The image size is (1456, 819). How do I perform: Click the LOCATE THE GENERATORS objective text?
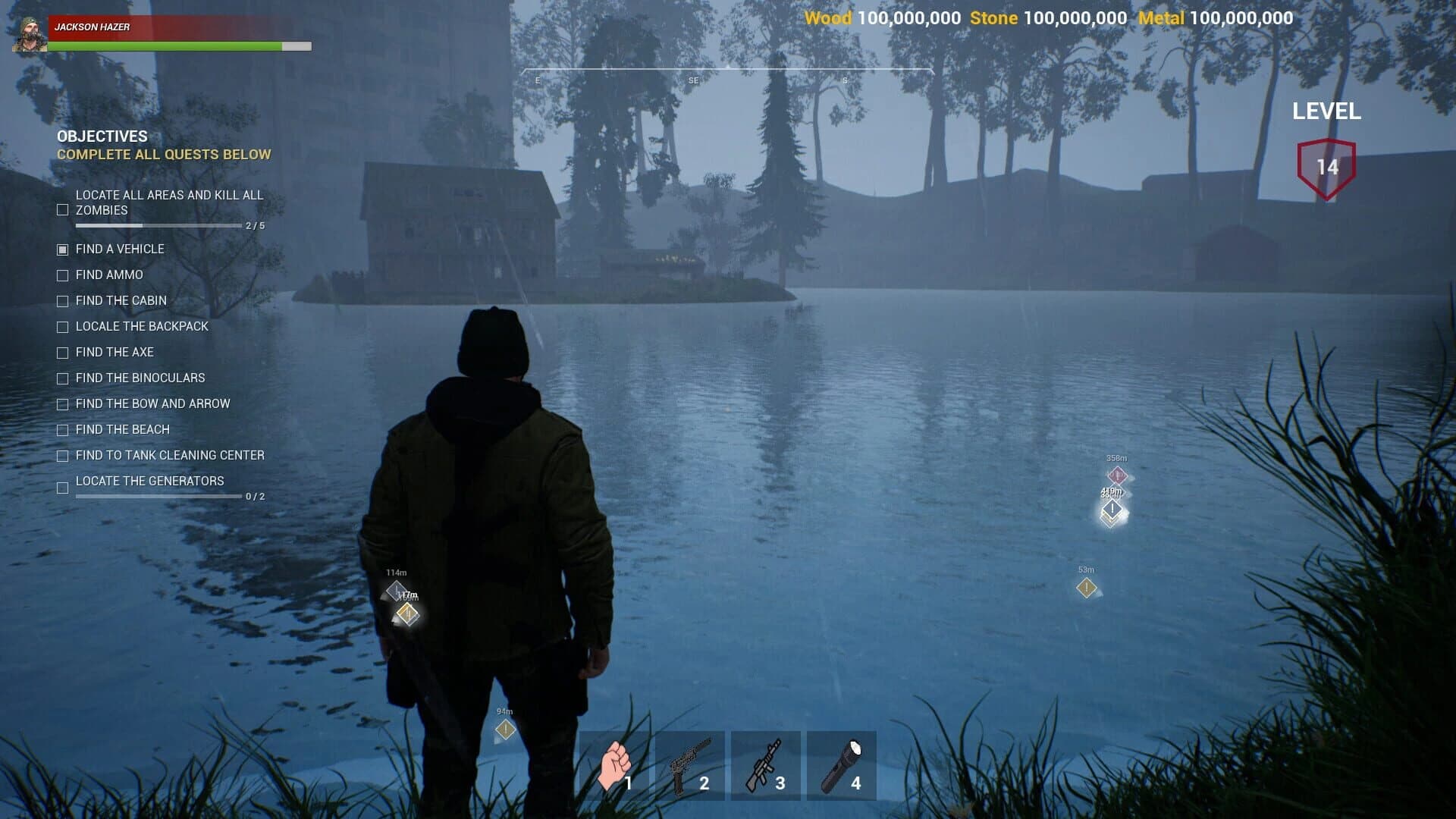(149, 481)
